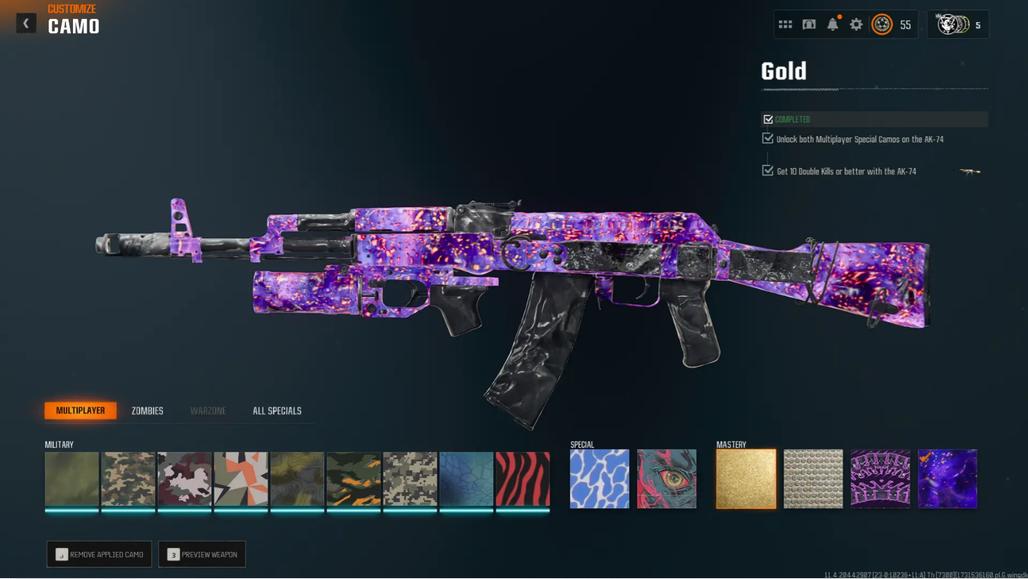Open the Zombies camo tab

[x=147, y=410]
